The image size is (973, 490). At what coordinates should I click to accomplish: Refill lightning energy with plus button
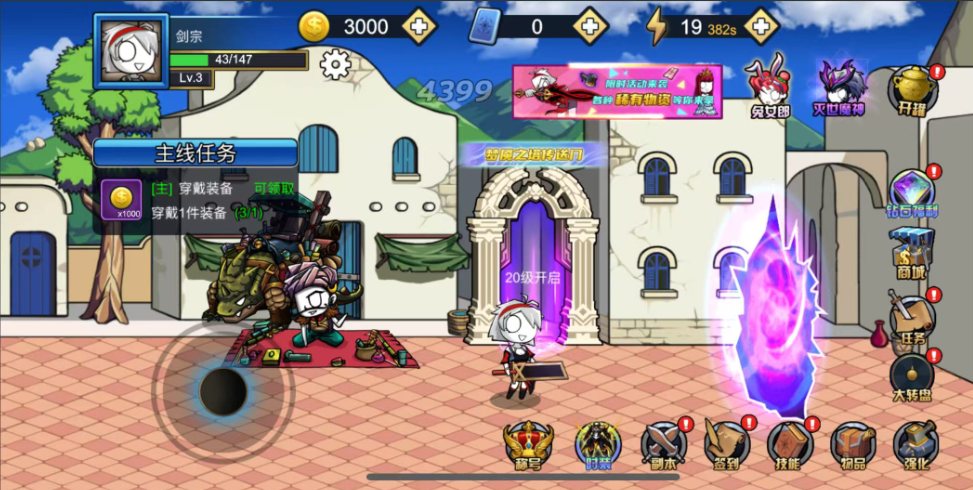coord(761,26)
